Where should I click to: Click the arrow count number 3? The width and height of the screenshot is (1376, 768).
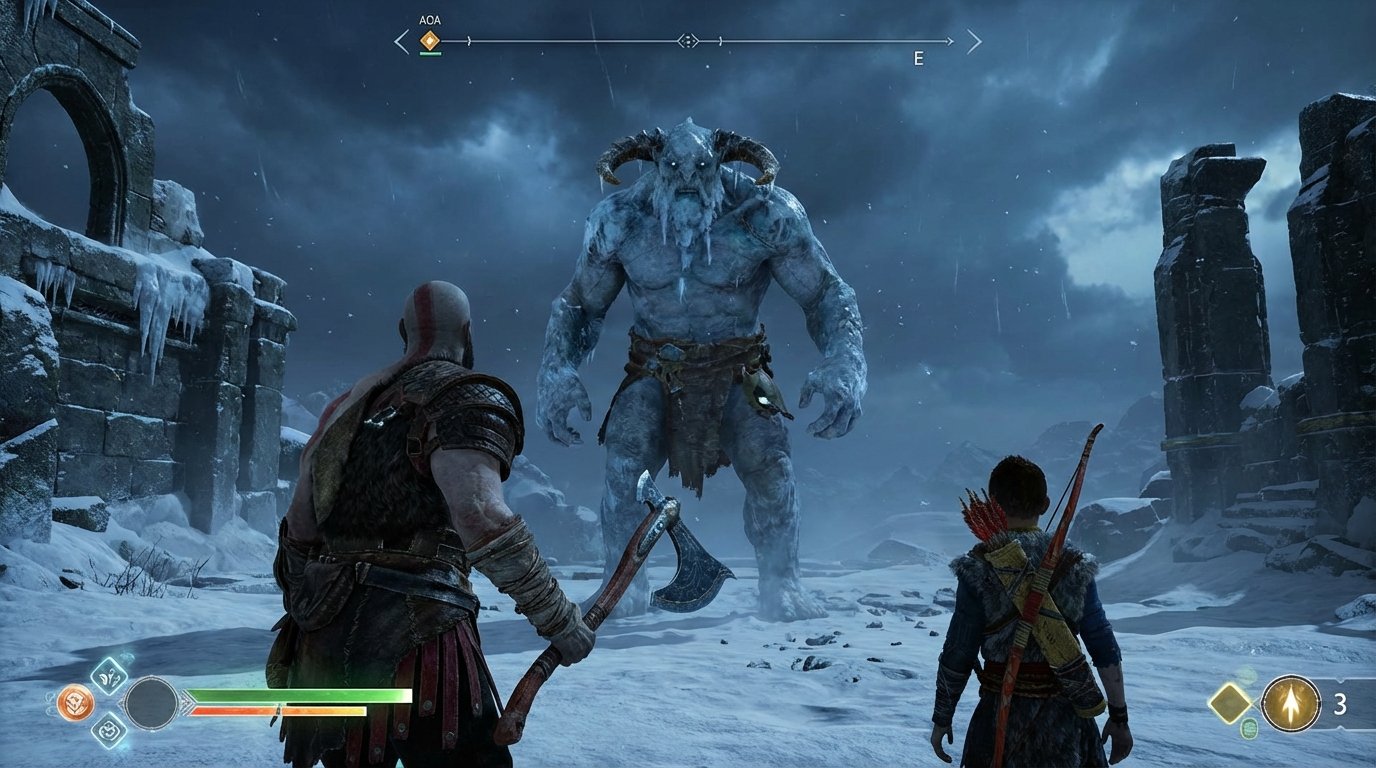click(1340, 703)
